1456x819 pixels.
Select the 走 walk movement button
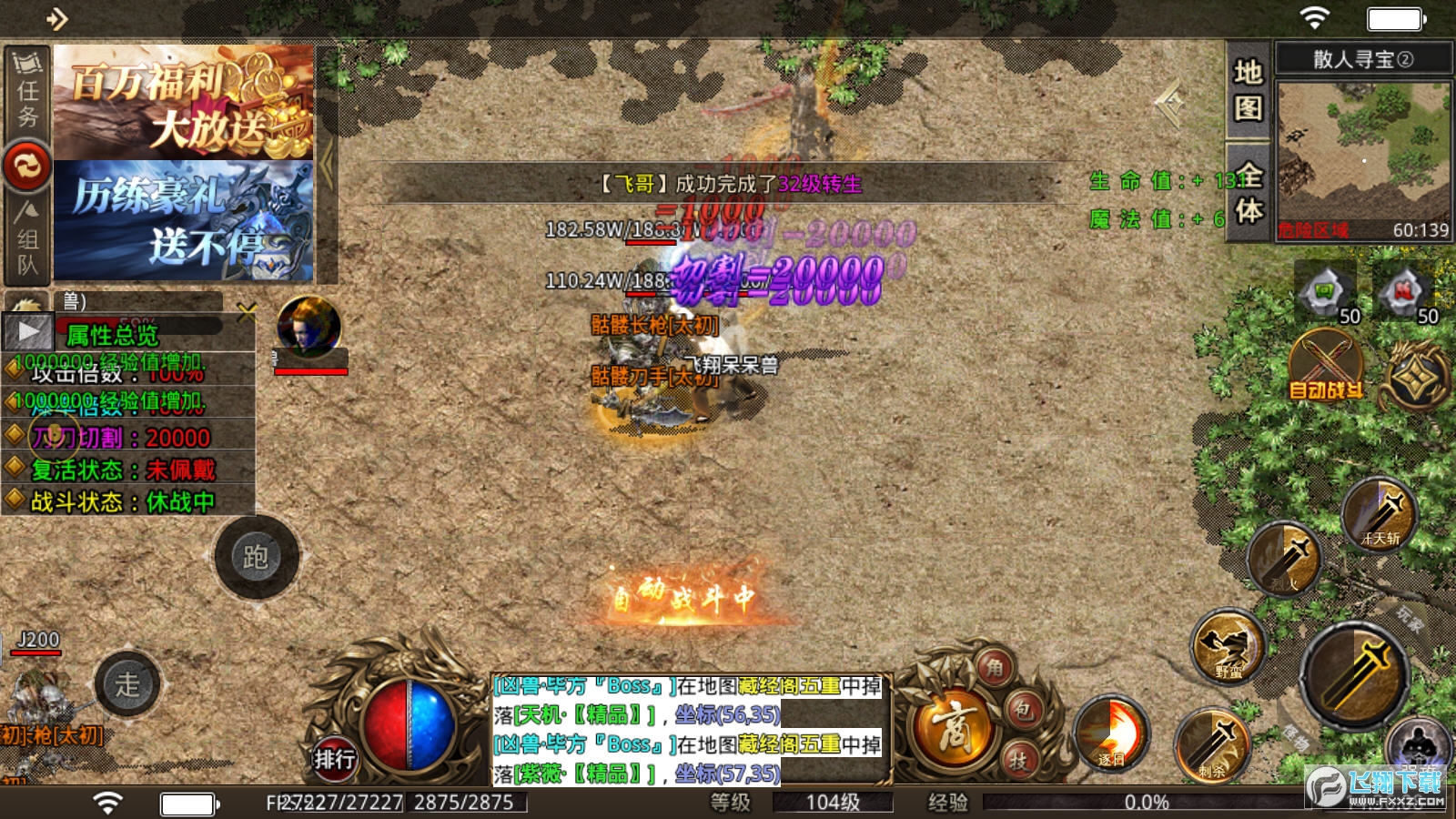pos(127,684)
